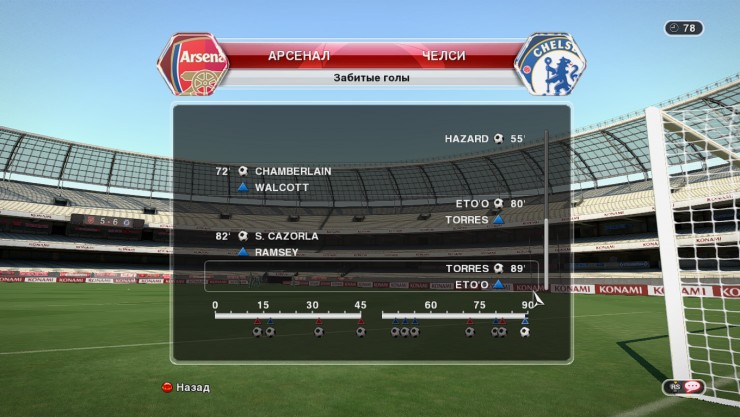Click the goal list vertical scrollbar
This screenshot has width=740, height=417.
coord(546,210)
